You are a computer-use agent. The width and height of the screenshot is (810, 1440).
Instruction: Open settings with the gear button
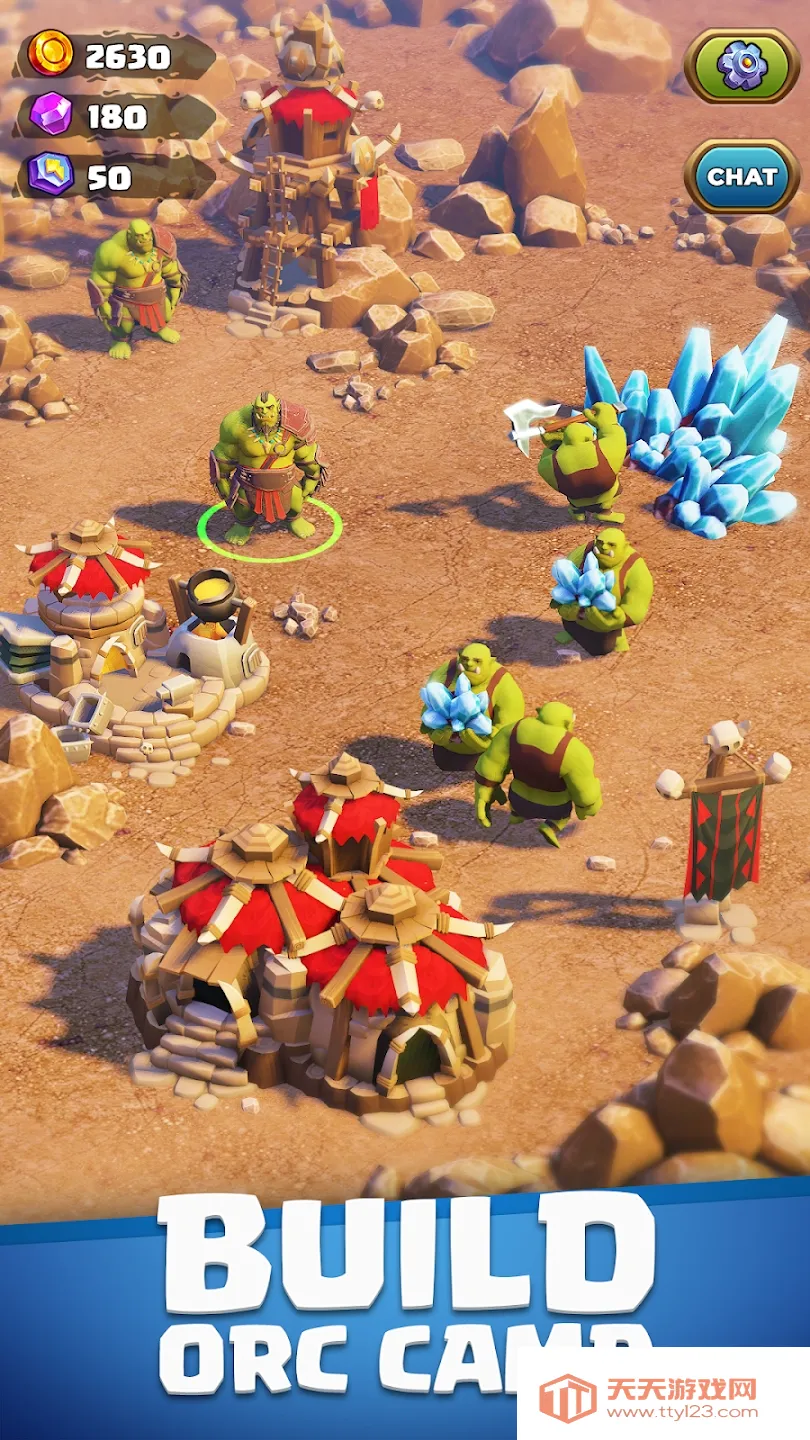[741, 66]
